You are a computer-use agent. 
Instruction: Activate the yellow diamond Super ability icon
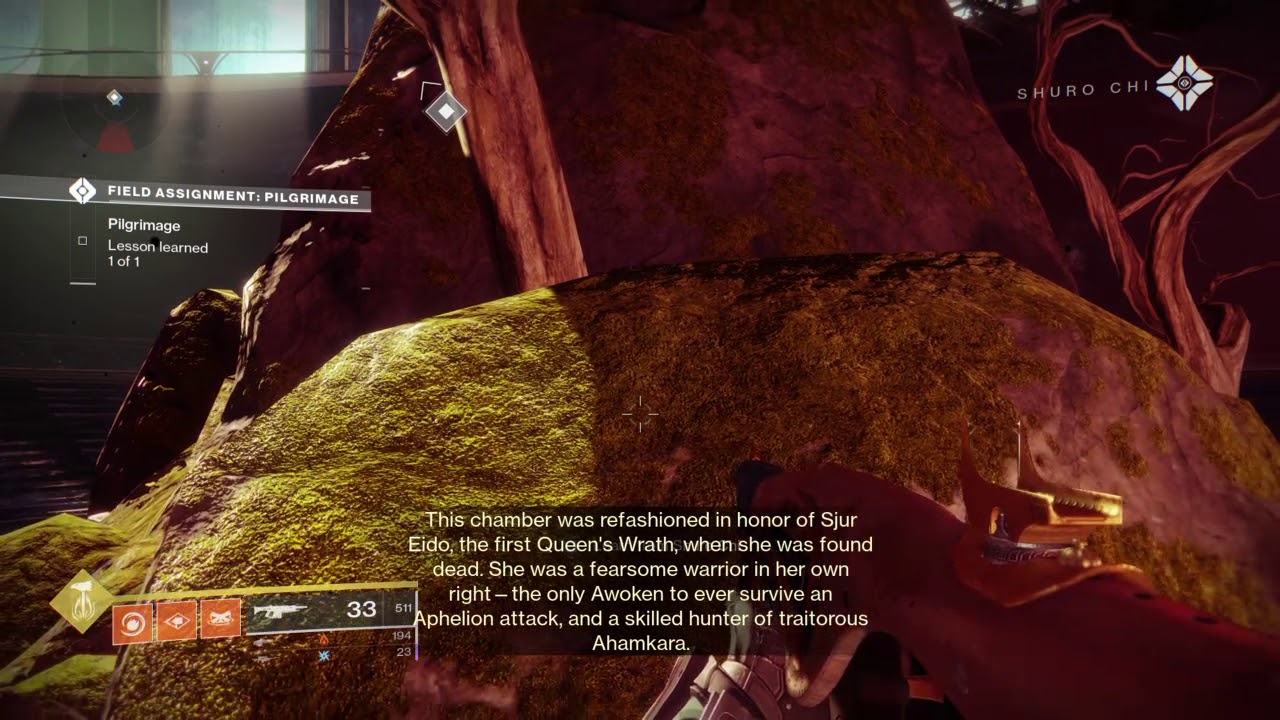(x=82, y=600)
